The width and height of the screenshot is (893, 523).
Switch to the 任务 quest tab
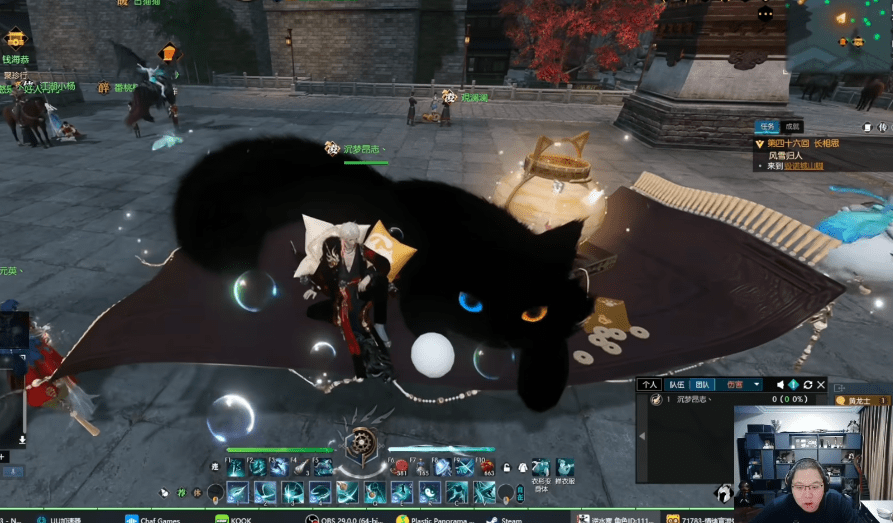[x=767, y=127]
